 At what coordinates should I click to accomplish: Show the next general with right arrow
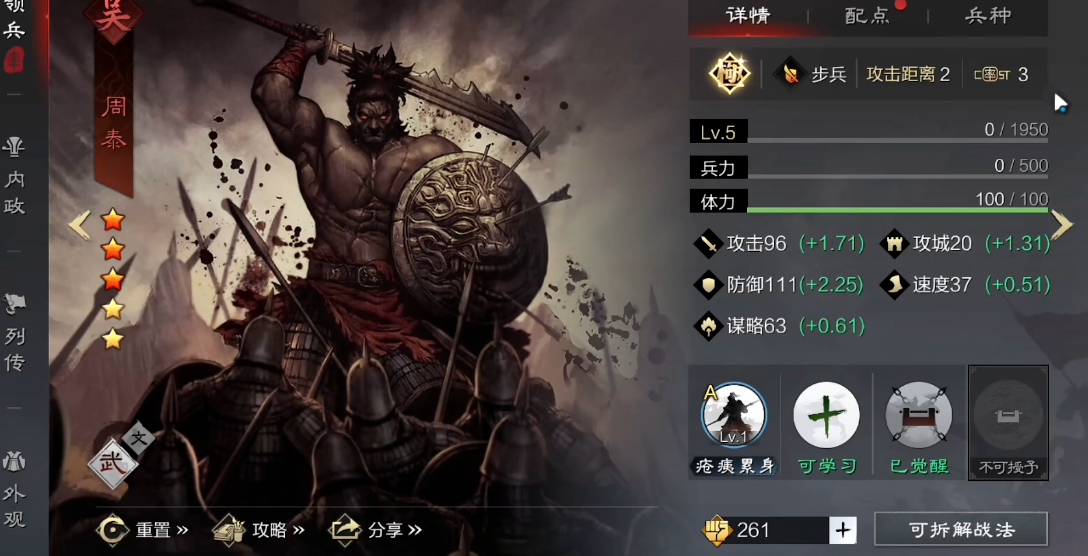click(x=1062, y=225)
